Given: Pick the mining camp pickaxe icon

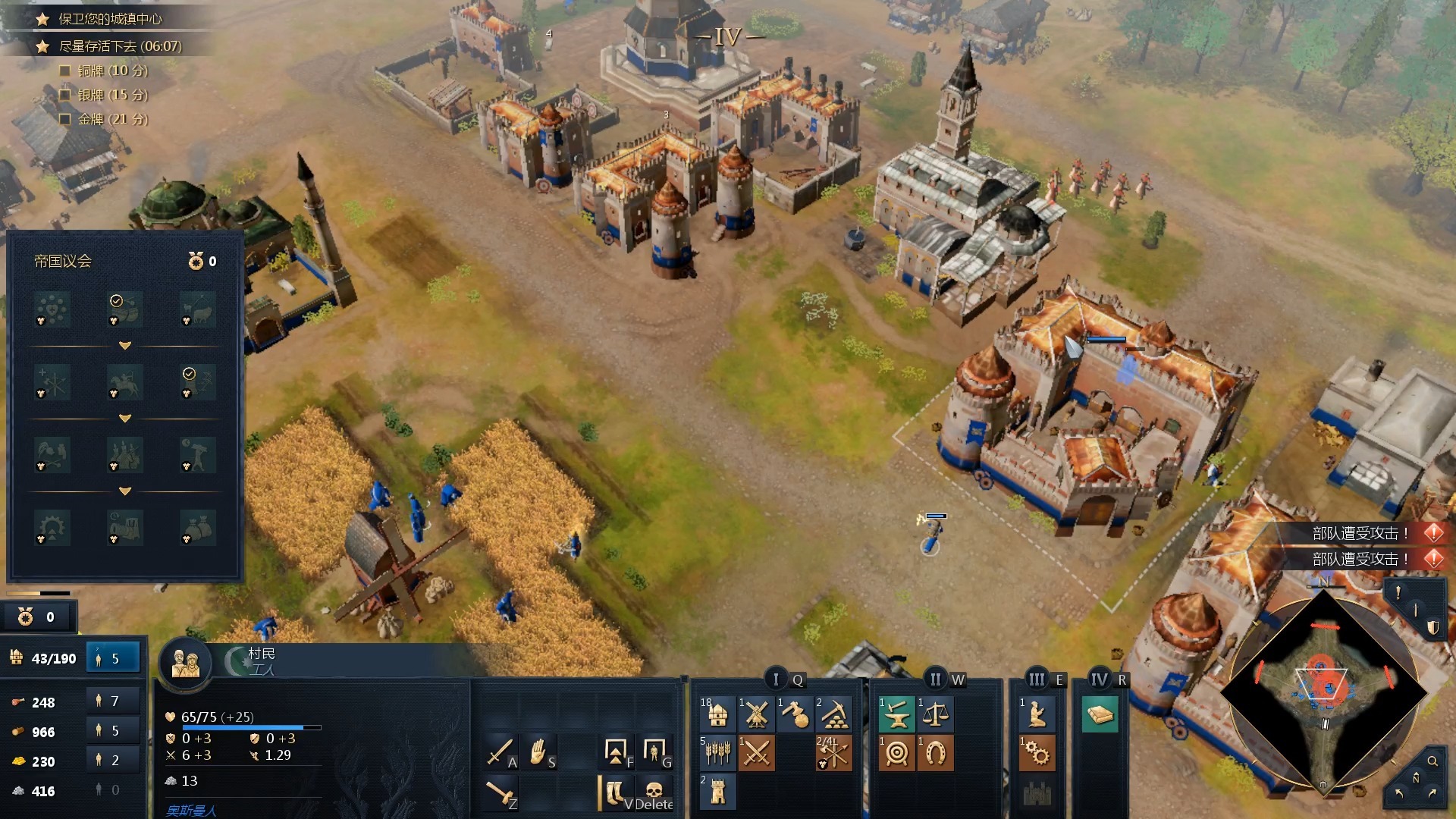Looking at the screenshot, I should pos(834,714).
